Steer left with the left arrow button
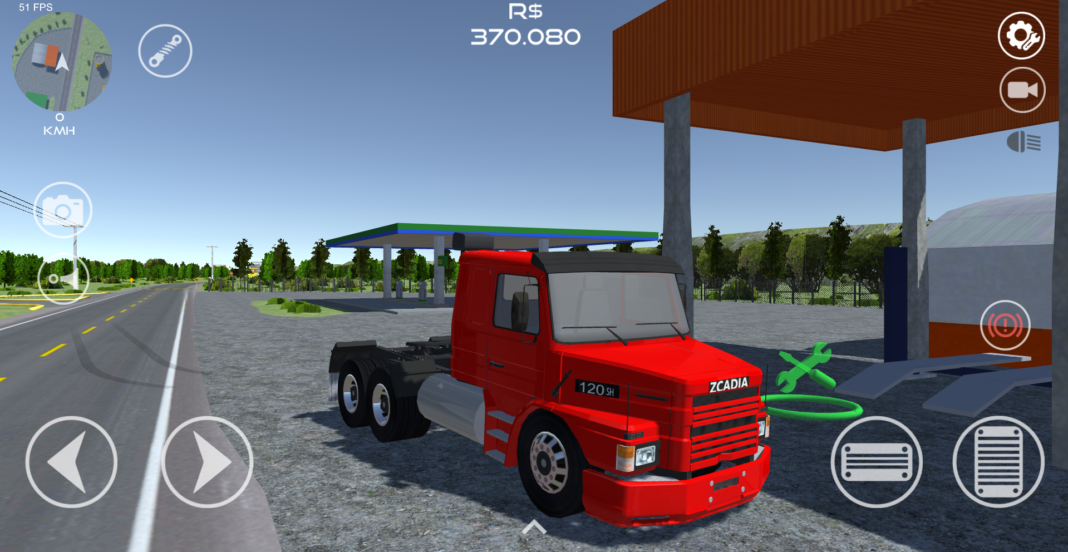 tap(70, 462)
